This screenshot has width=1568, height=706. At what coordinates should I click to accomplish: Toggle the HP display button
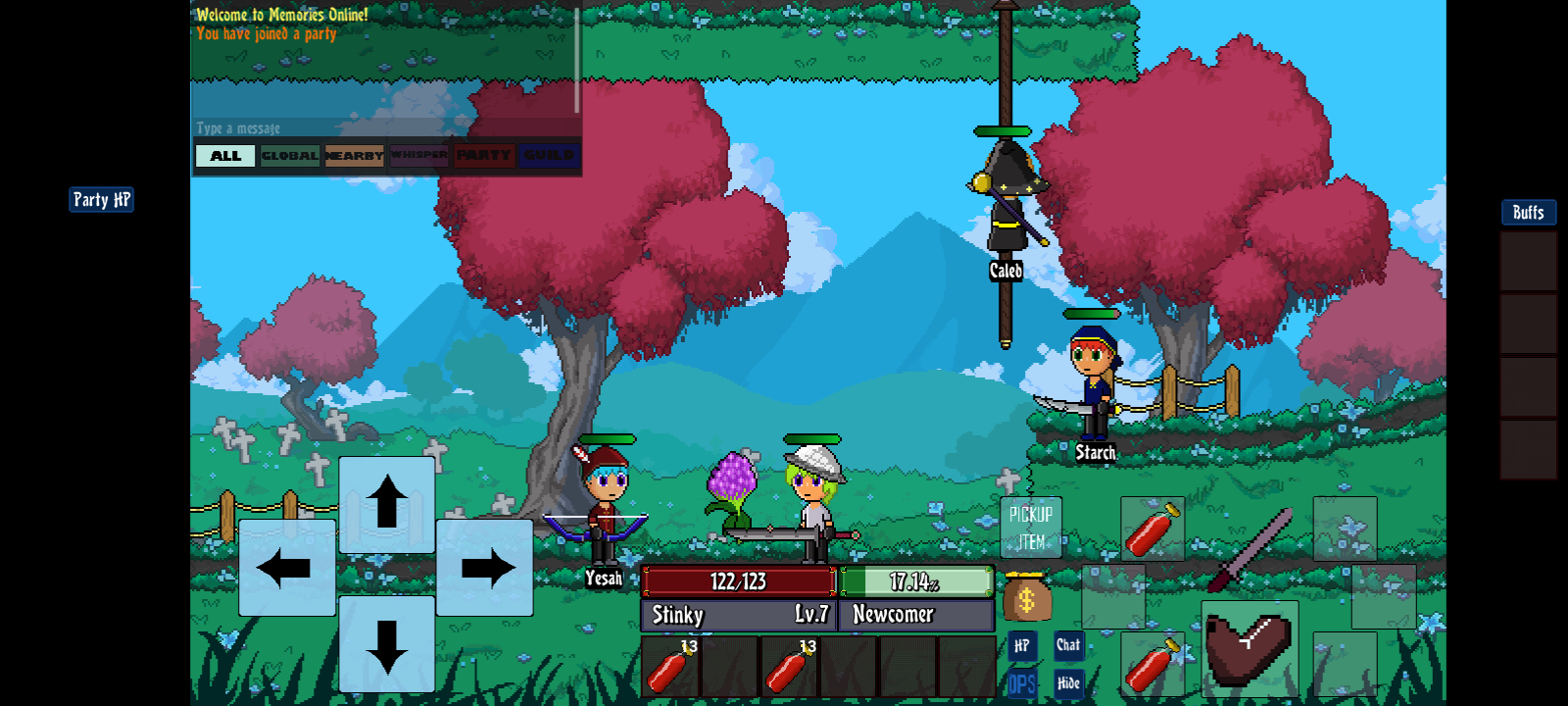[x=1021, y=645]
